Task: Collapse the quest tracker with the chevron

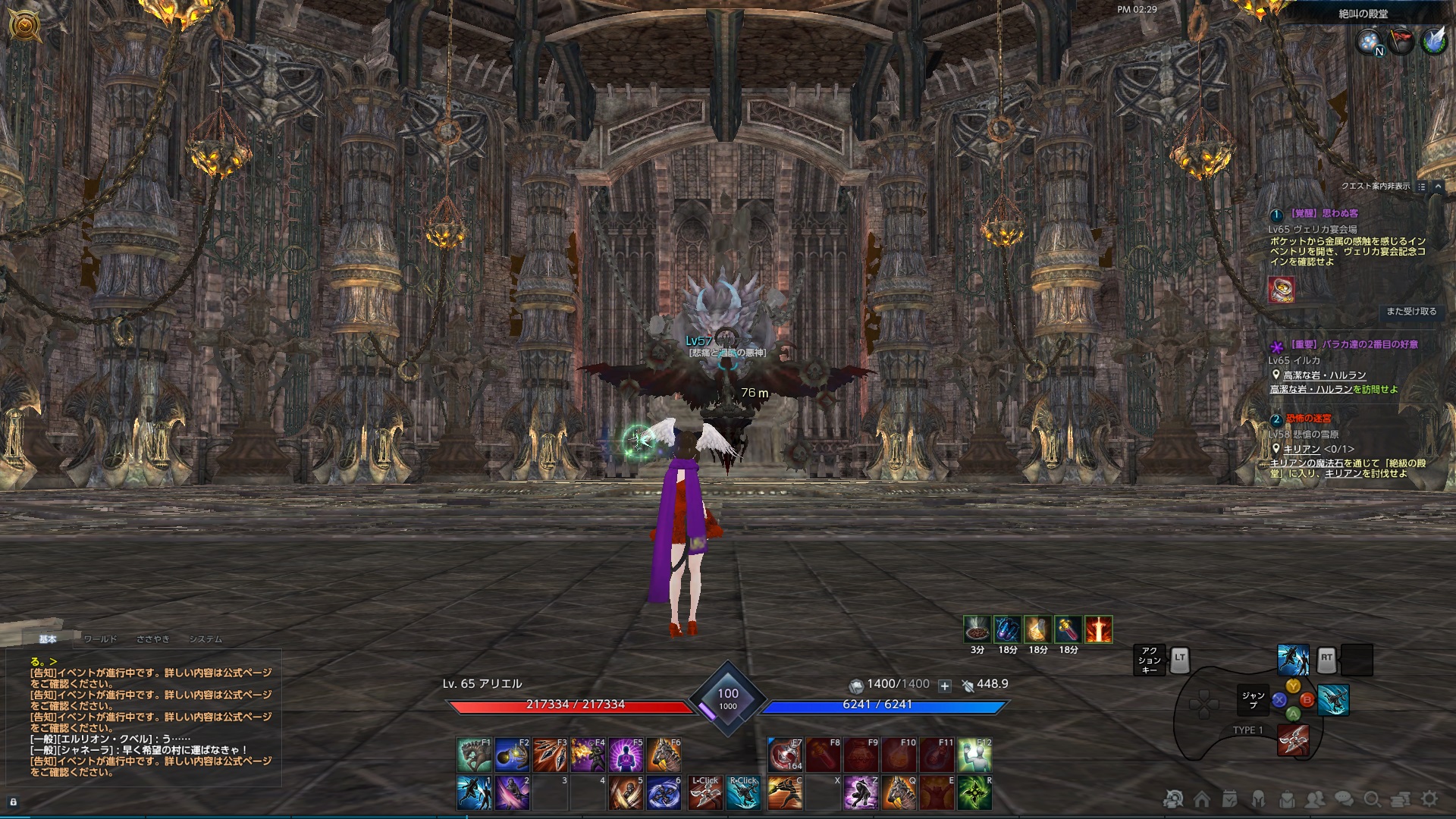Action: tap(1439, 187)
